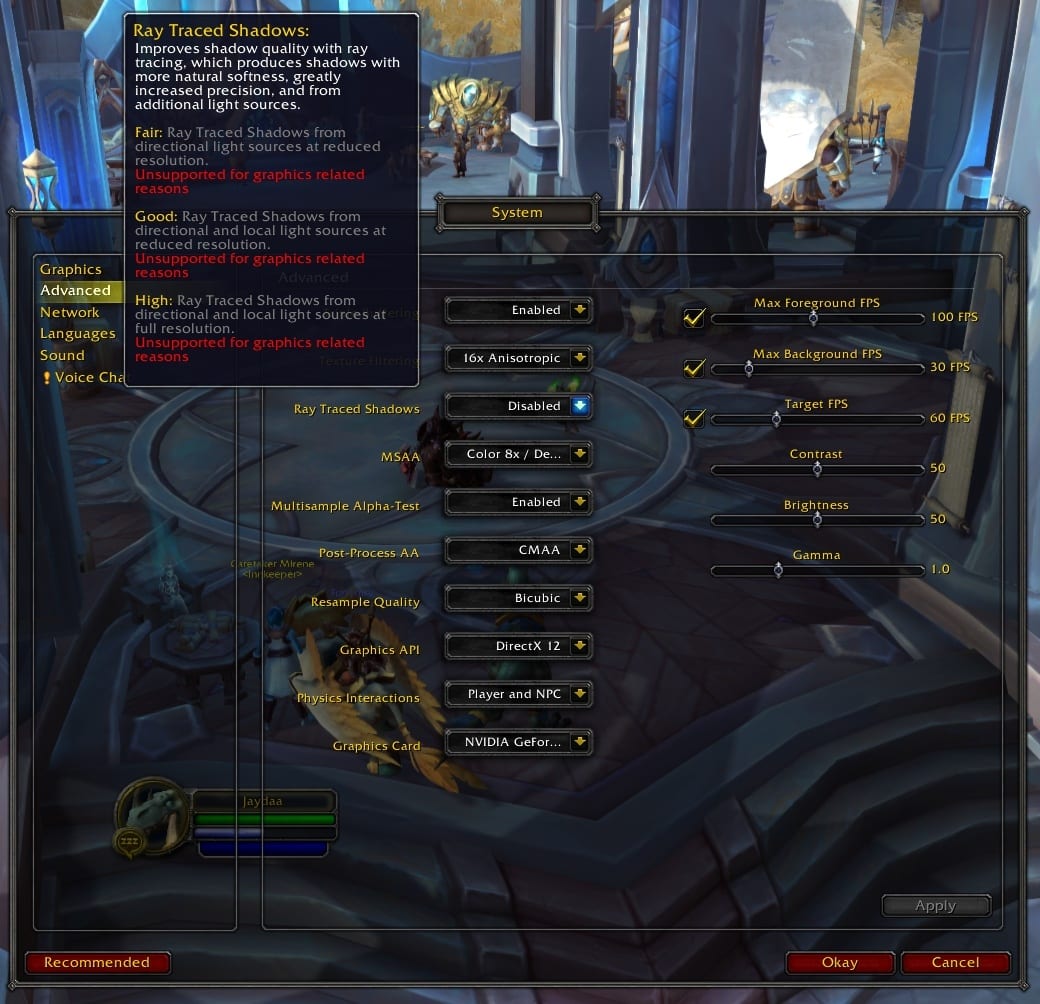This screenshot has width=1040, height=1004.
Task: Show the Sound settings section
Action: 62,355
